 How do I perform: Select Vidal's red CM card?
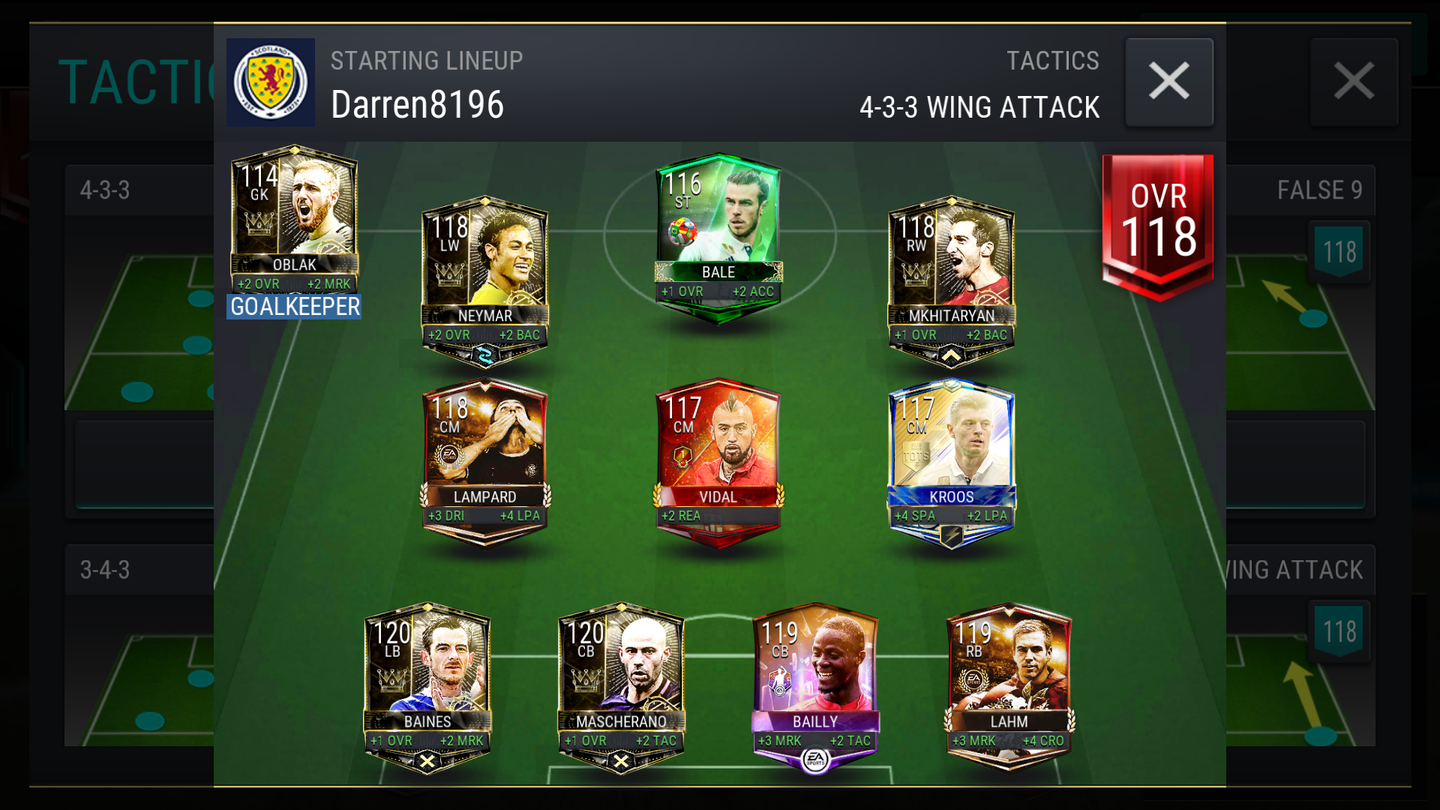[718, 450]
